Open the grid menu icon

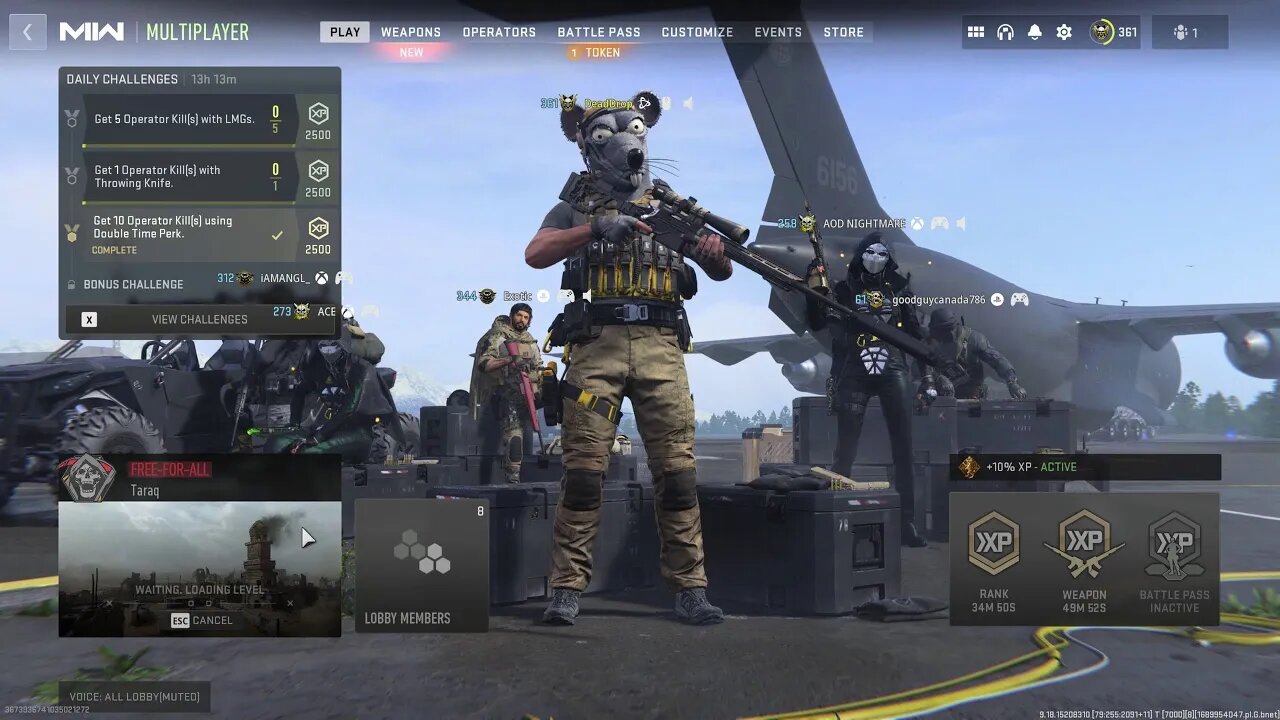point(976,32)
